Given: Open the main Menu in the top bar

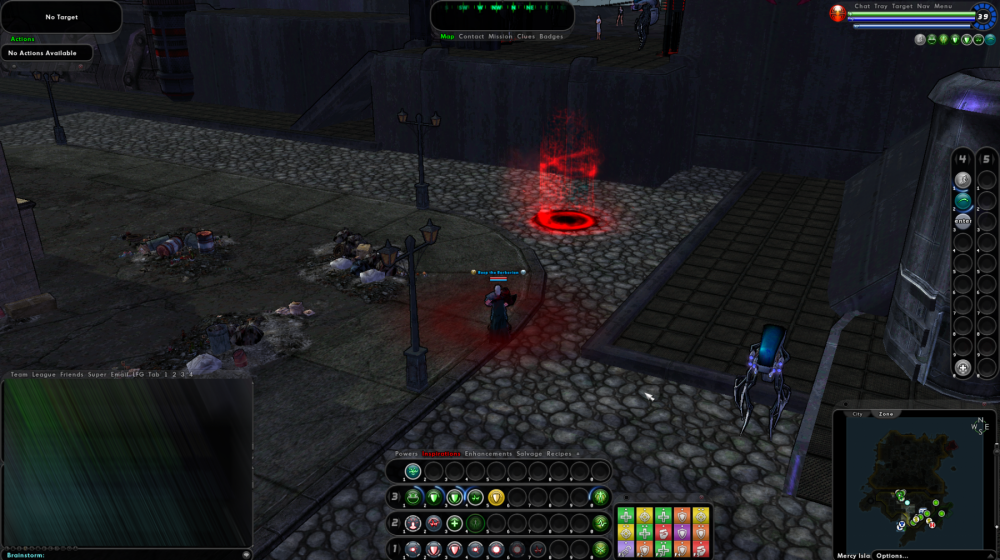Looking at the screenshot, I should click(943, 6).
